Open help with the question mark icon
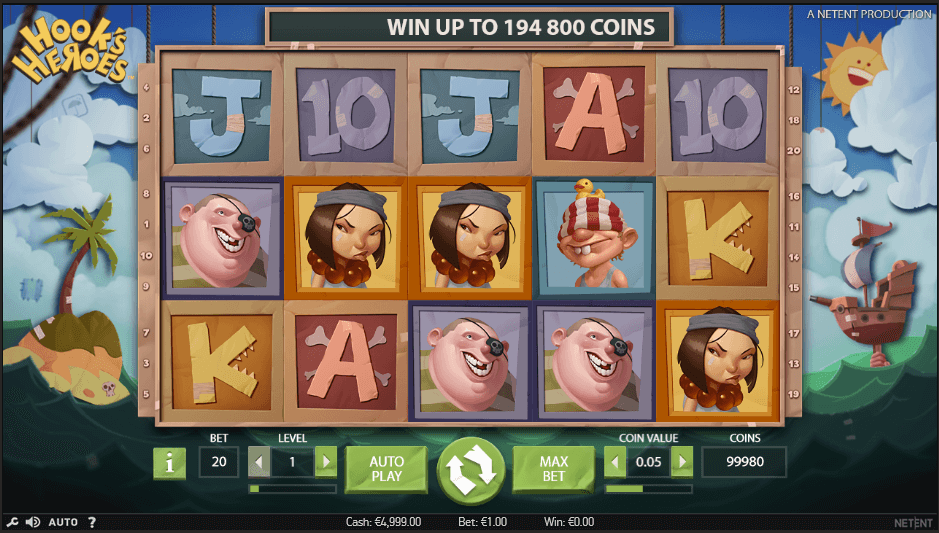 (92, 522)
